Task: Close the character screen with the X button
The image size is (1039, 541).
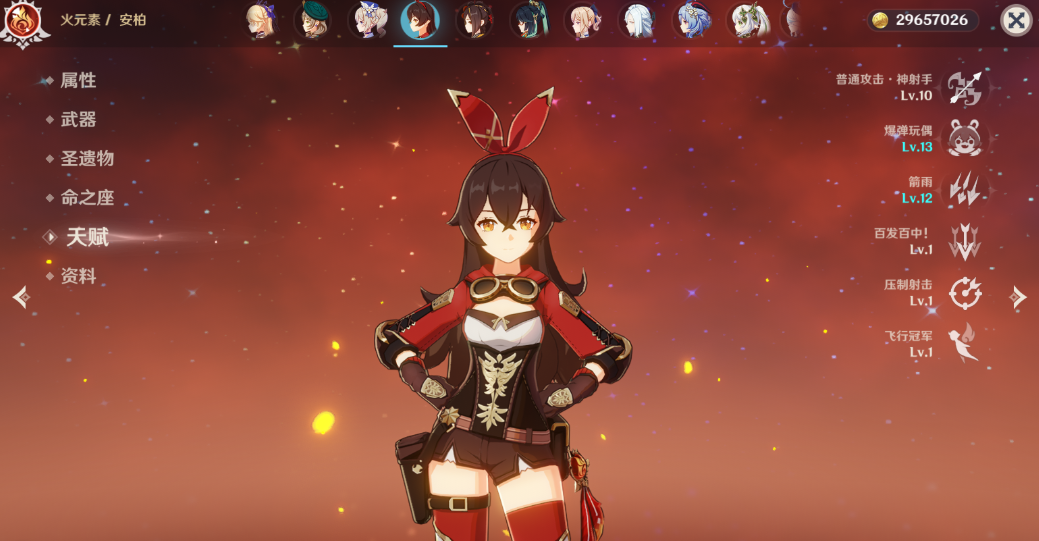Action: (x=1016, y=20)
